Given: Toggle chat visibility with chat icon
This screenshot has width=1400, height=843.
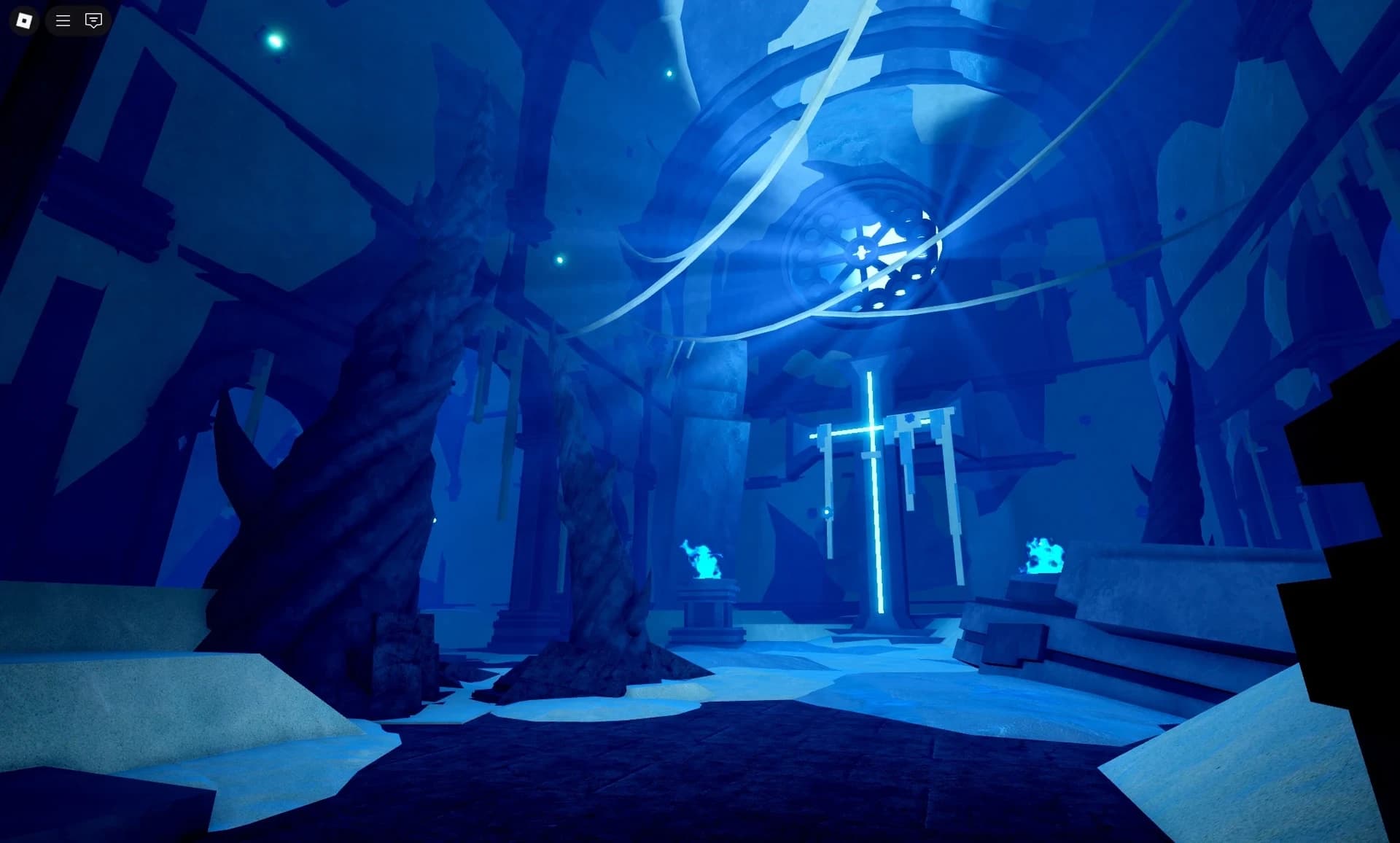Looking at the screenshot, I should [x=93, y=20].
